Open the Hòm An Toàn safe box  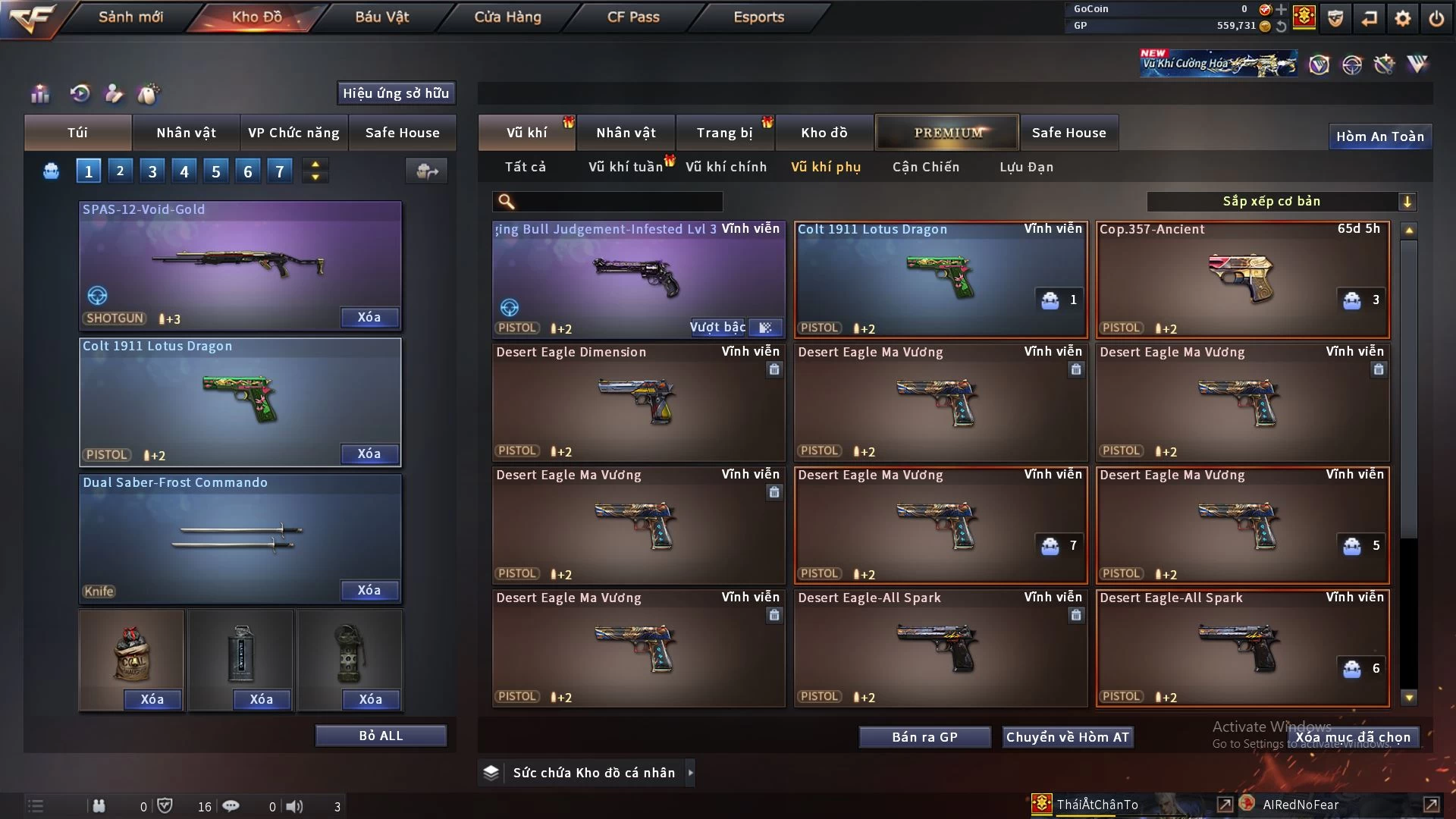[1379, 136]
